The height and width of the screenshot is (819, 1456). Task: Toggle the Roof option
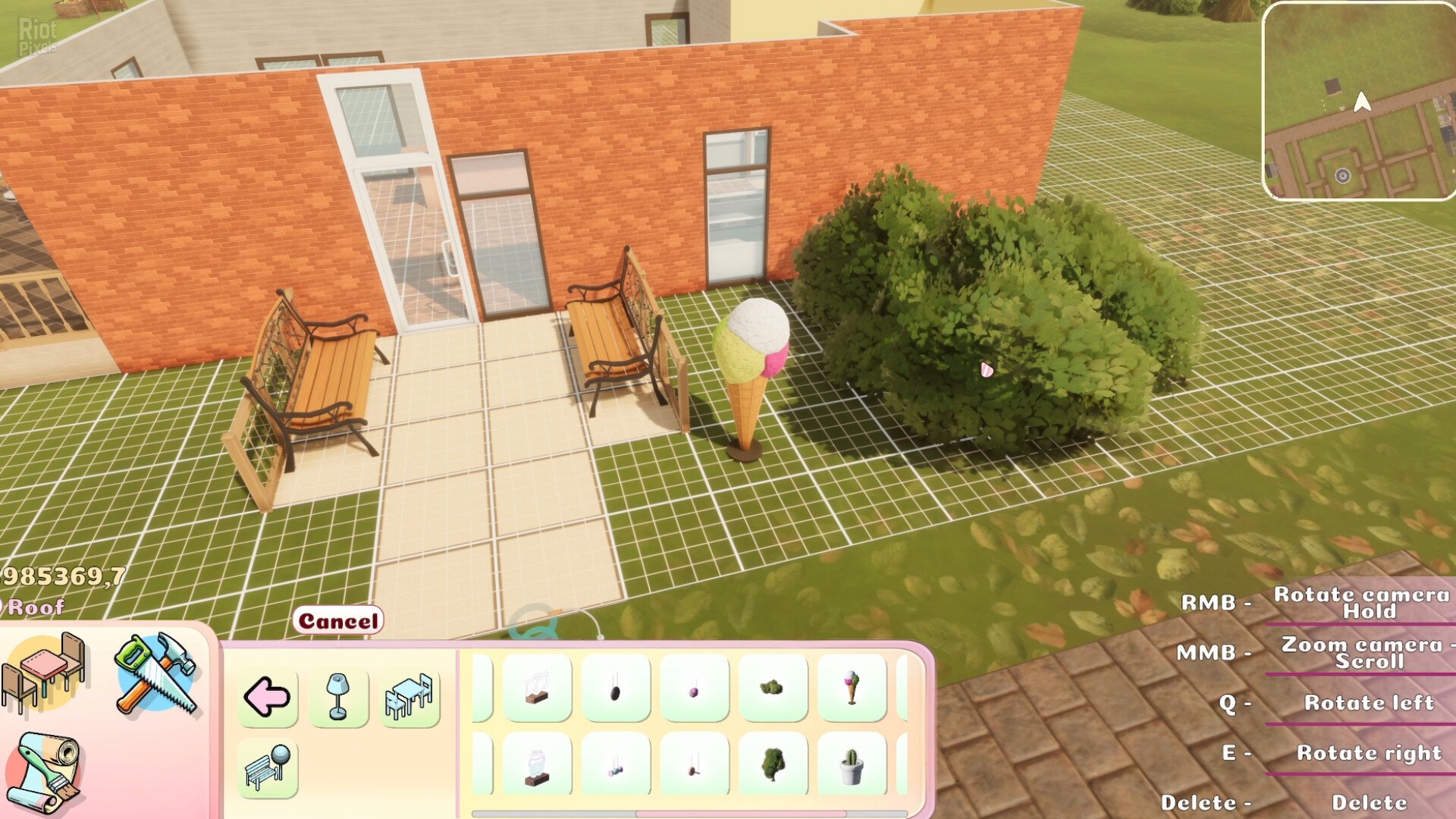[34, 607]
